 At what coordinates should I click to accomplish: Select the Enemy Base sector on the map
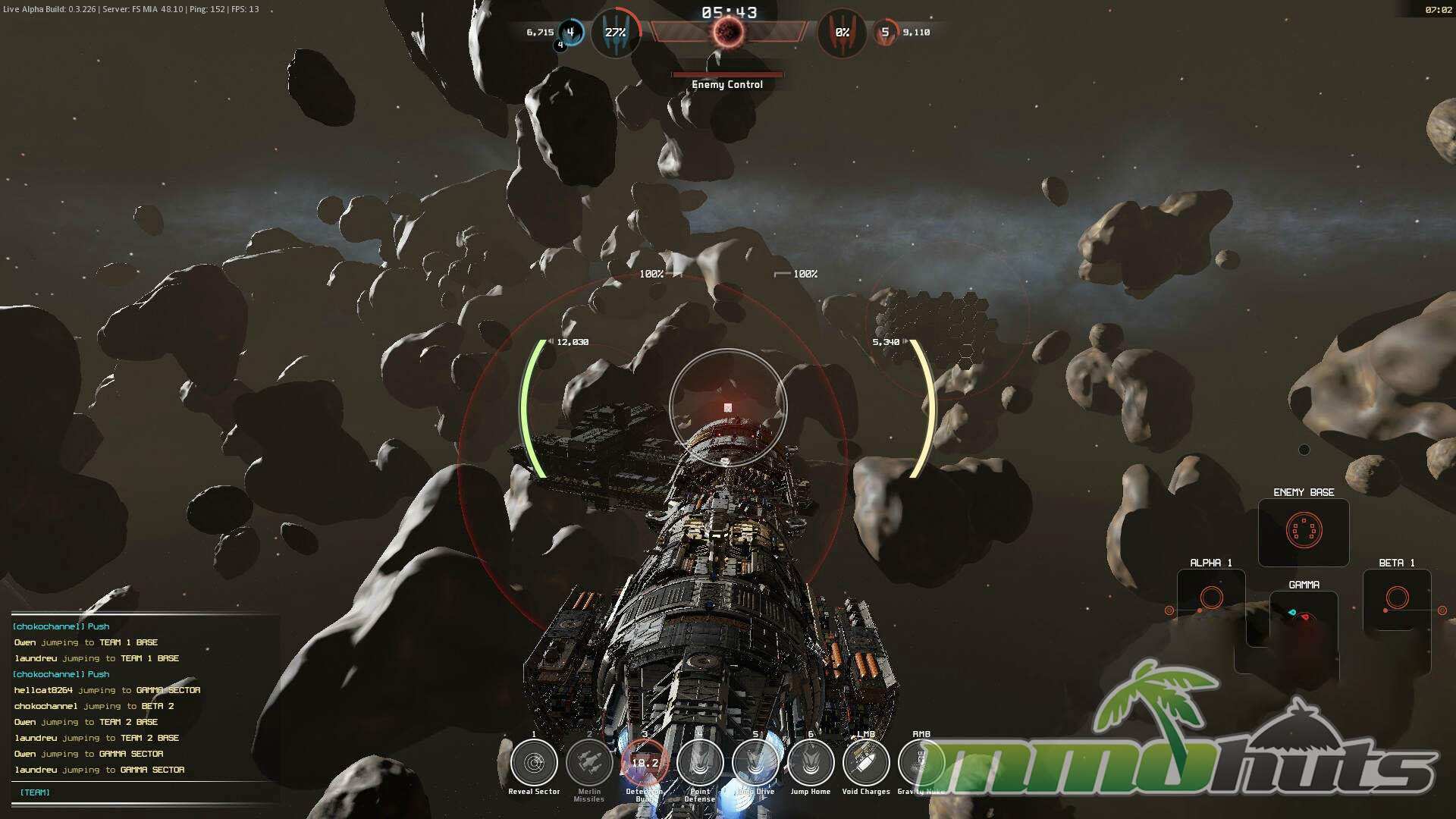(1304, 531)
